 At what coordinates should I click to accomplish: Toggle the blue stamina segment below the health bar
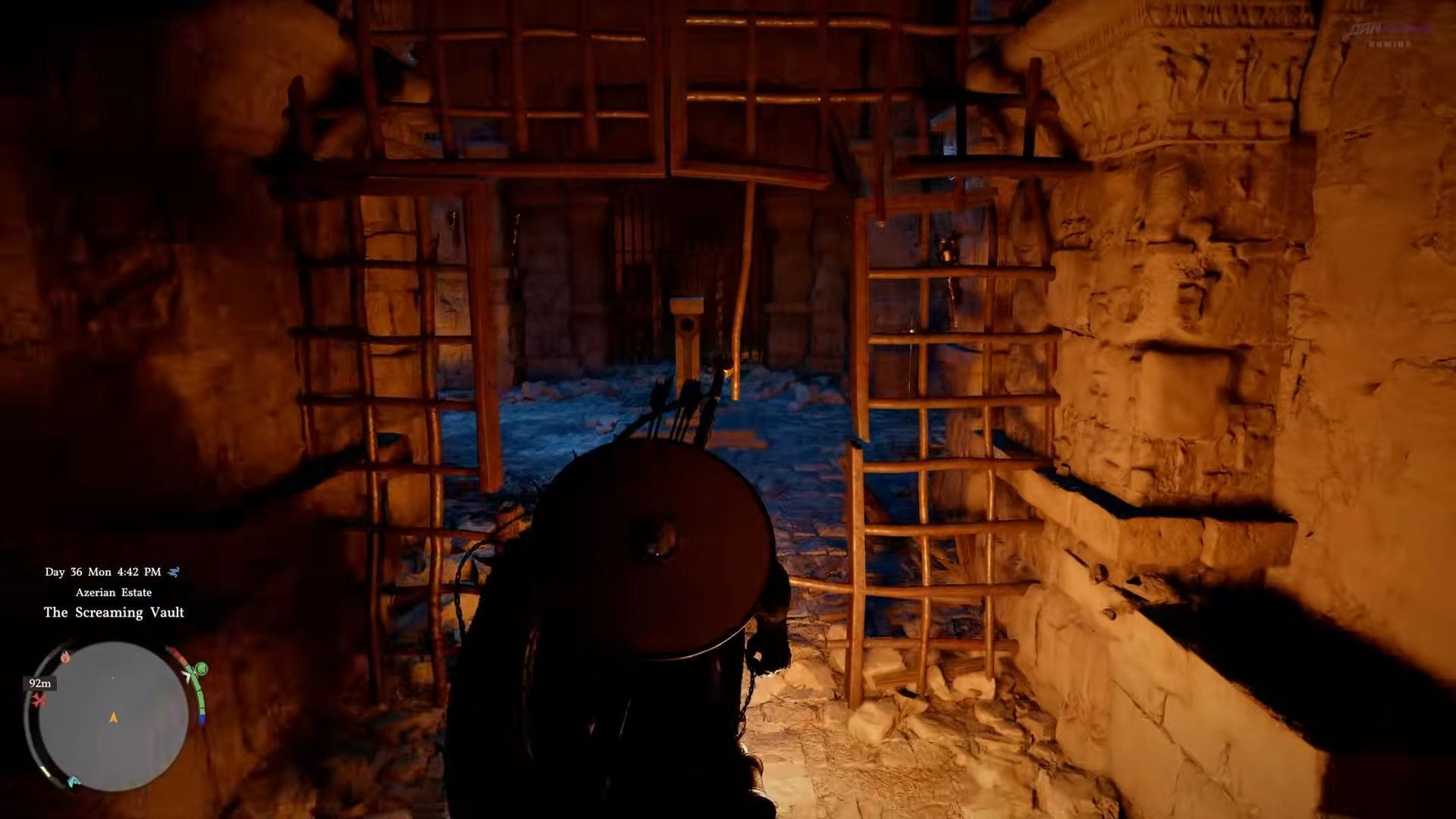201,719
